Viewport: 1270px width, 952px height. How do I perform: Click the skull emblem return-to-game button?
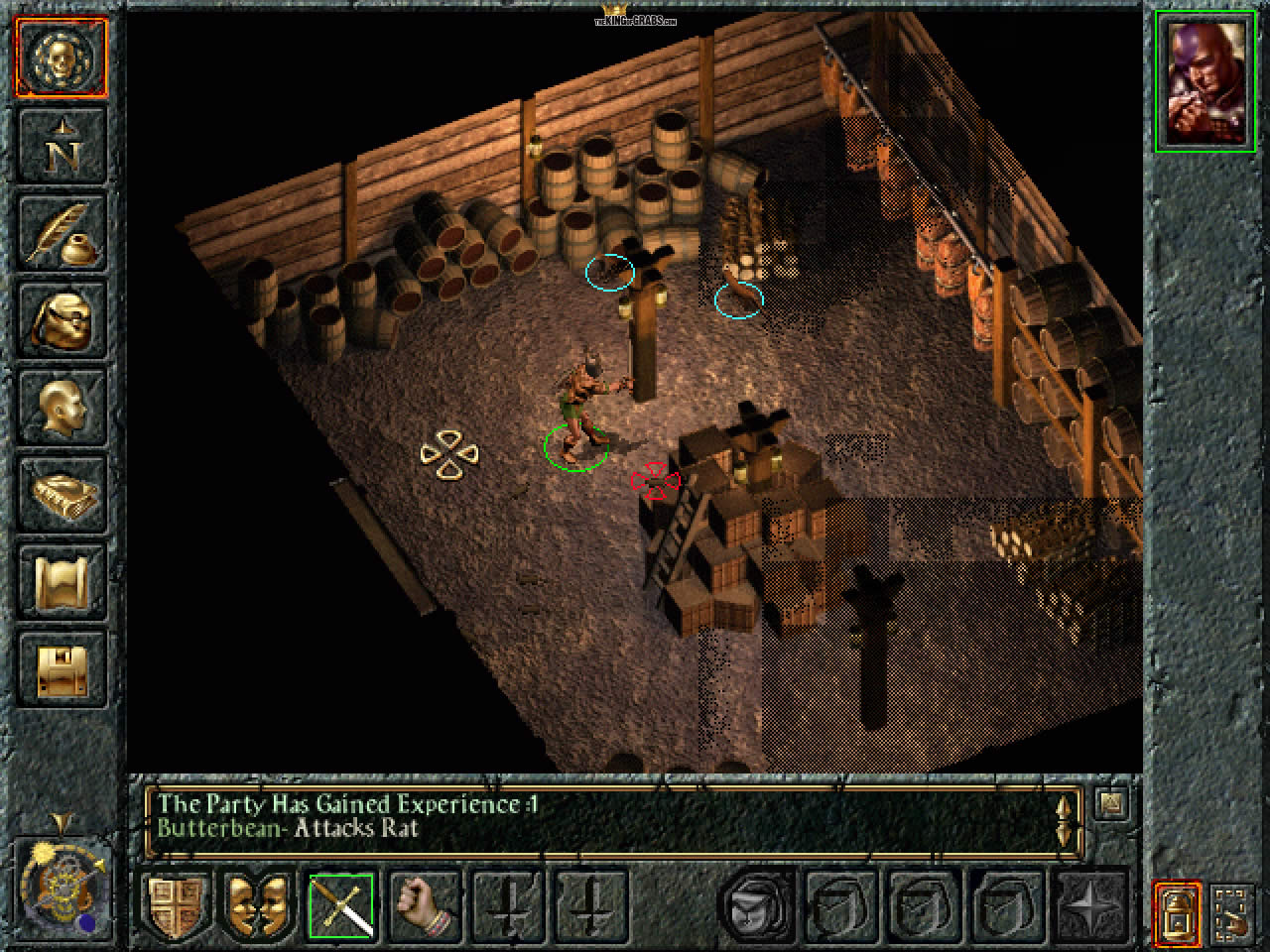pos(62,57)
